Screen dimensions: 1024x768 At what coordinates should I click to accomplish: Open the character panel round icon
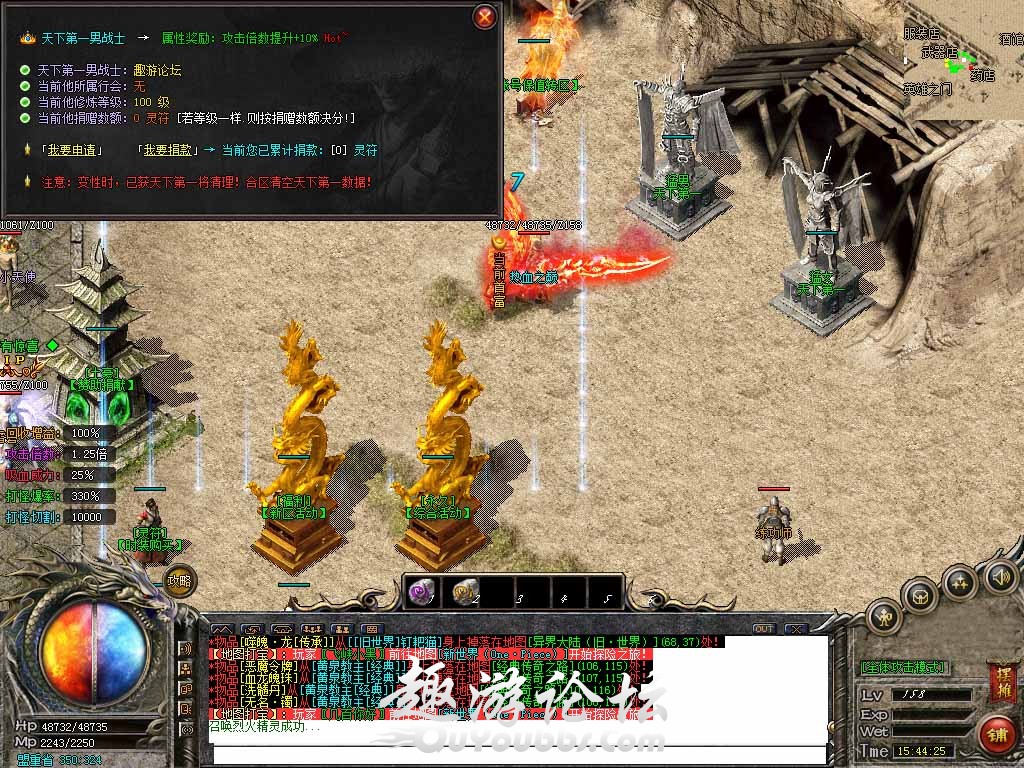coord(883,616)
